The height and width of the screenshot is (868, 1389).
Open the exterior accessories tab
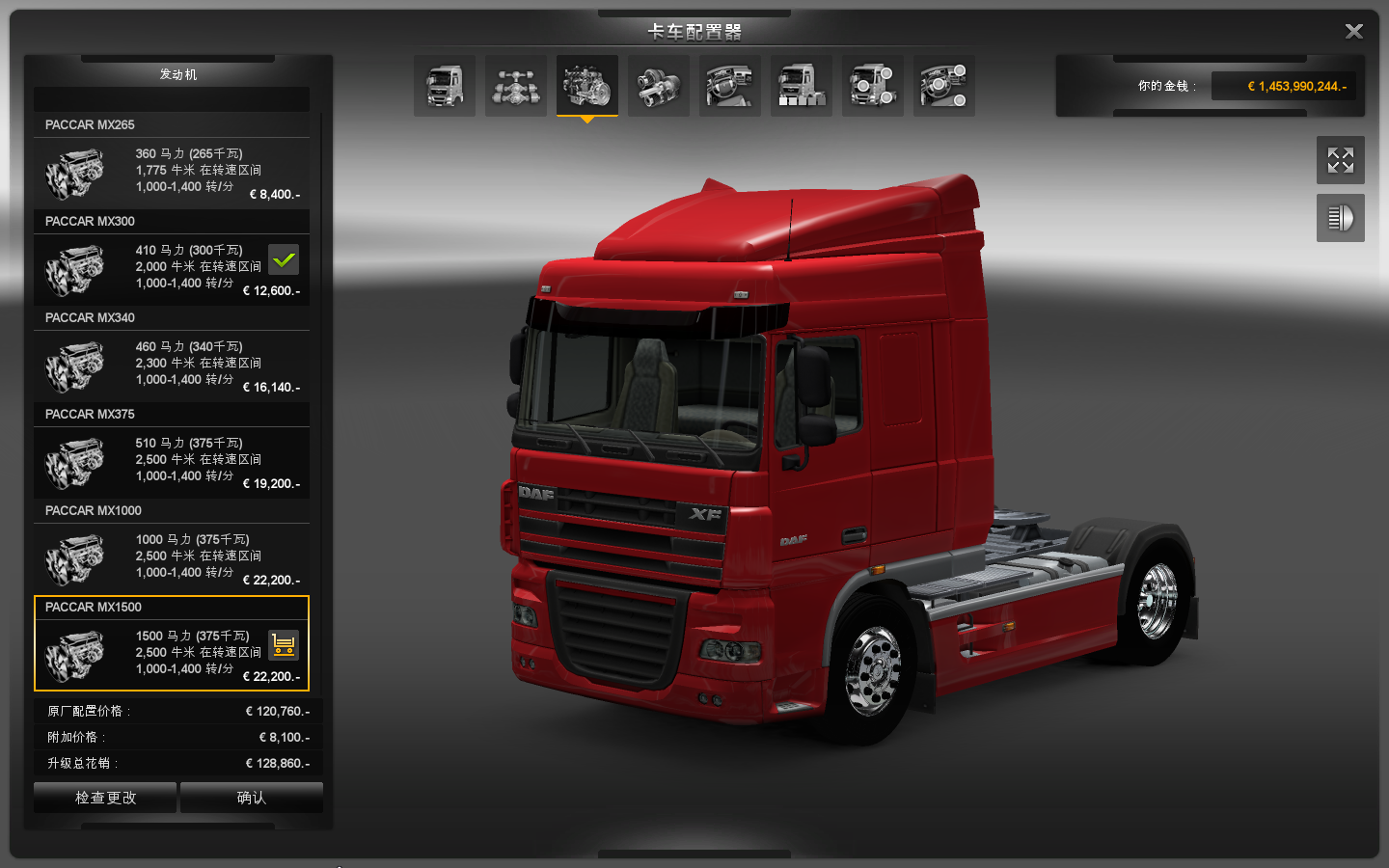coord(873,86)
